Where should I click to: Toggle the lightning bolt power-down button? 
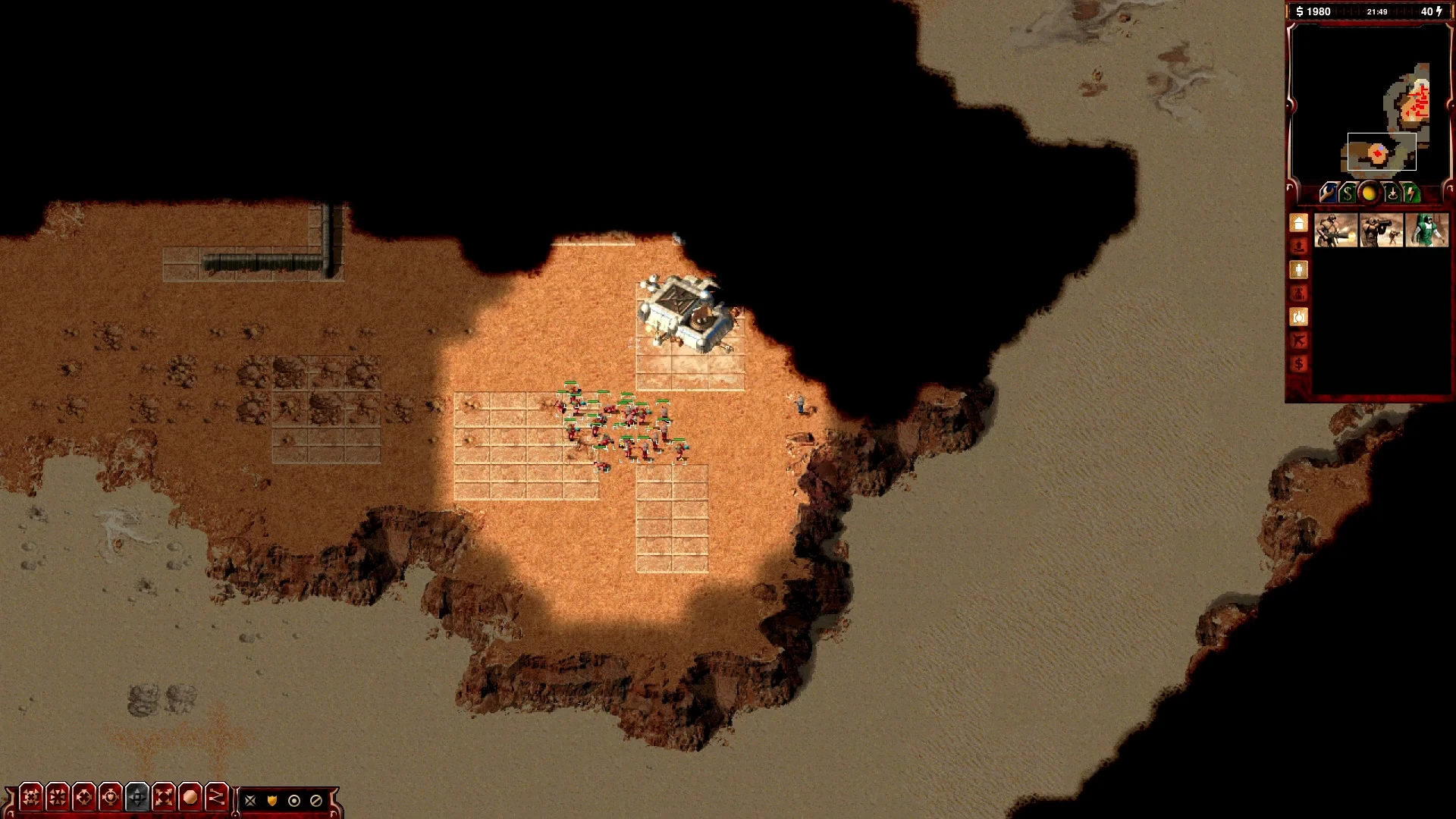(x=1410, y=193)
